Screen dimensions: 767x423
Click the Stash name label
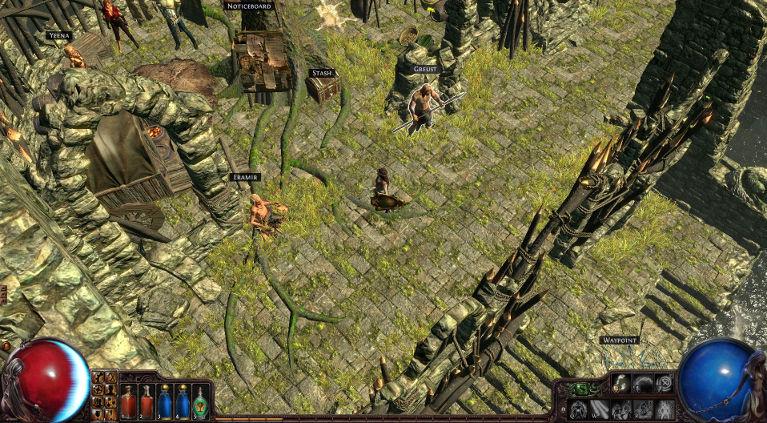point(321,73)
